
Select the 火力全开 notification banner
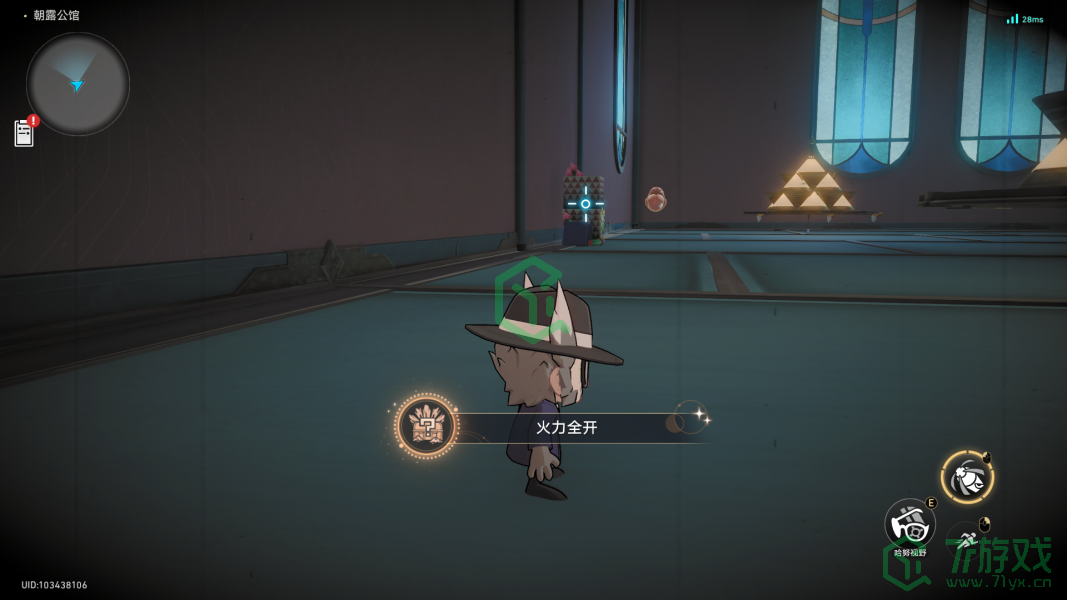click(566, 428)
